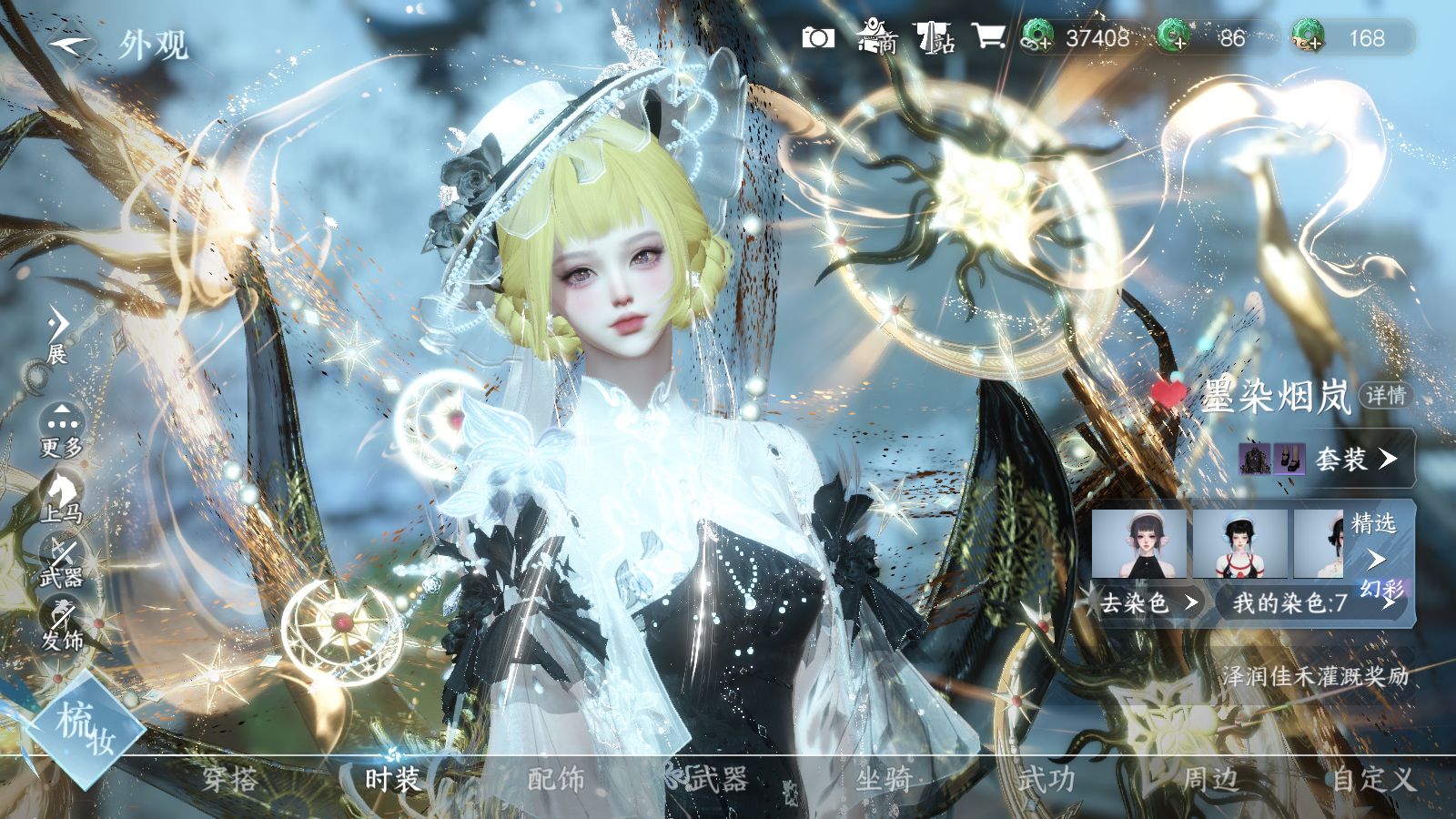View 详情 details for 墨染烟岚
1456x819 pixels.
point(1385,396)
